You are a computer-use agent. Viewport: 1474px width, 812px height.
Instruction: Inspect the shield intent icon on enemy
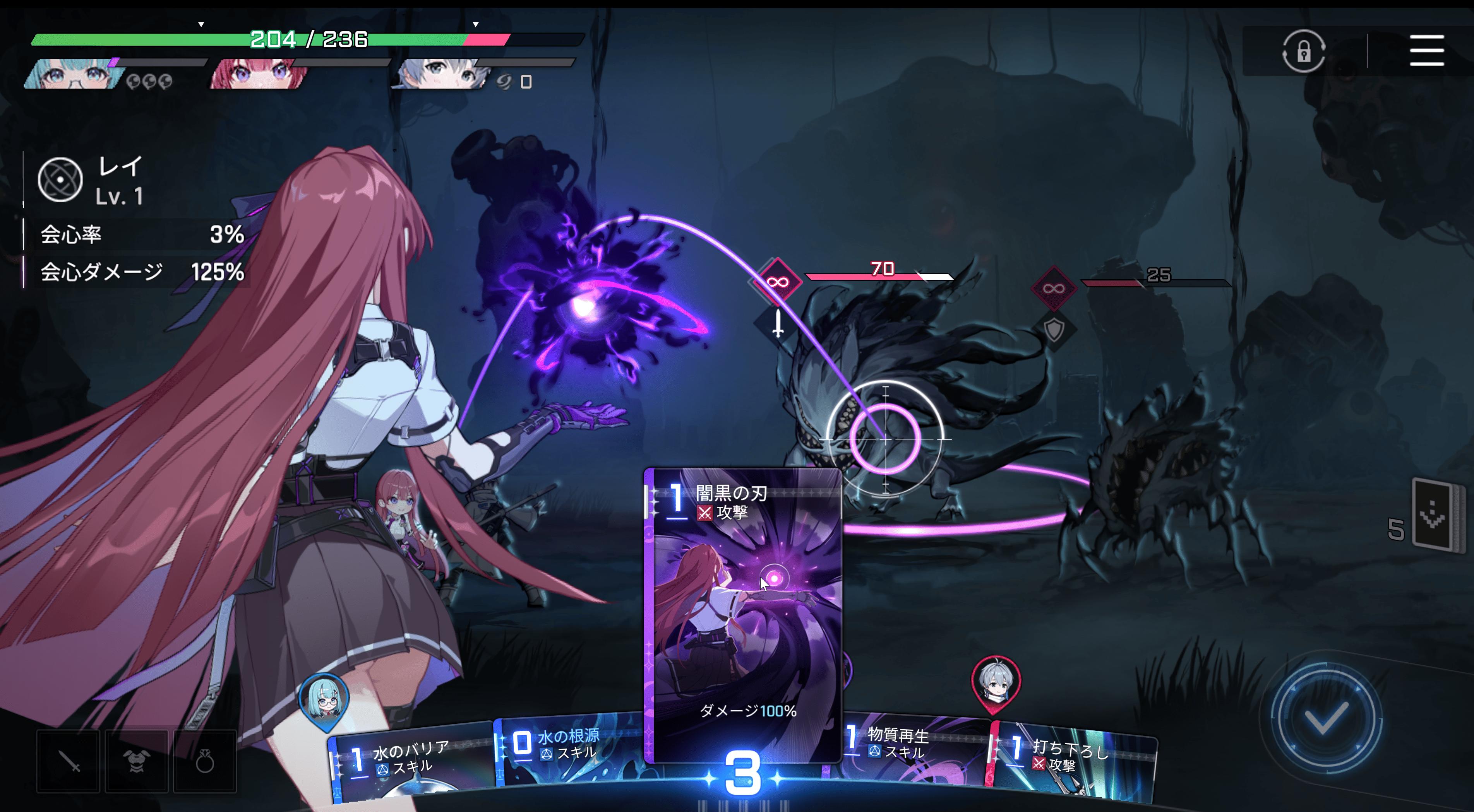[1054, 329]
